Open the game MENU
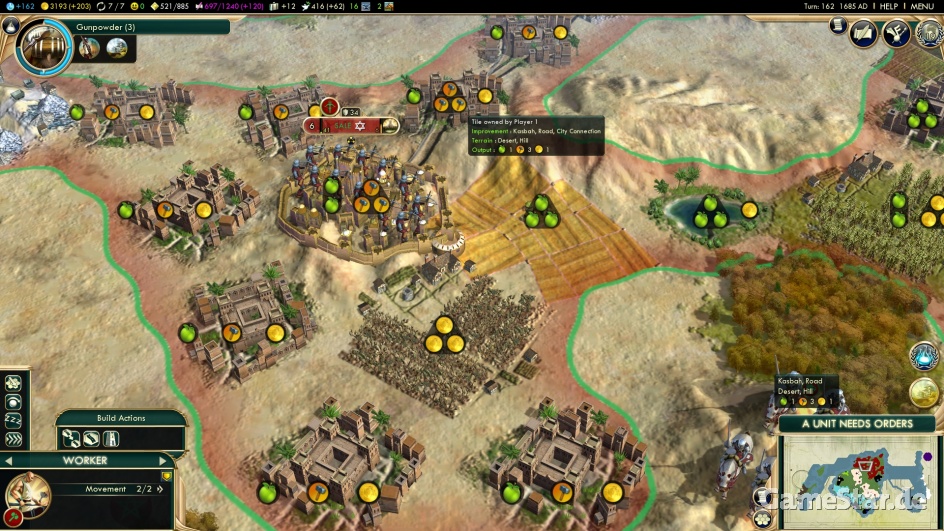 (x=921, y=6)
